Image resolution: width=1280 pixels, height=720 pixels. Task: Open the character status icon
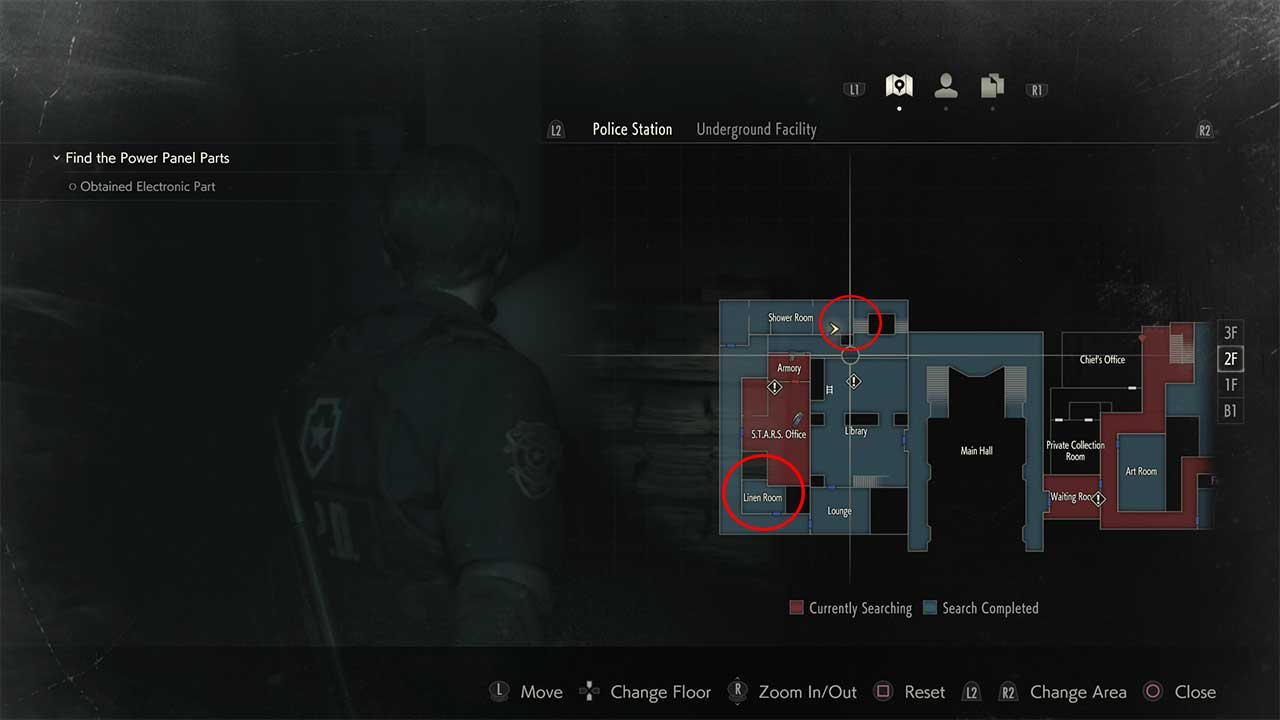tap(944, 87)
